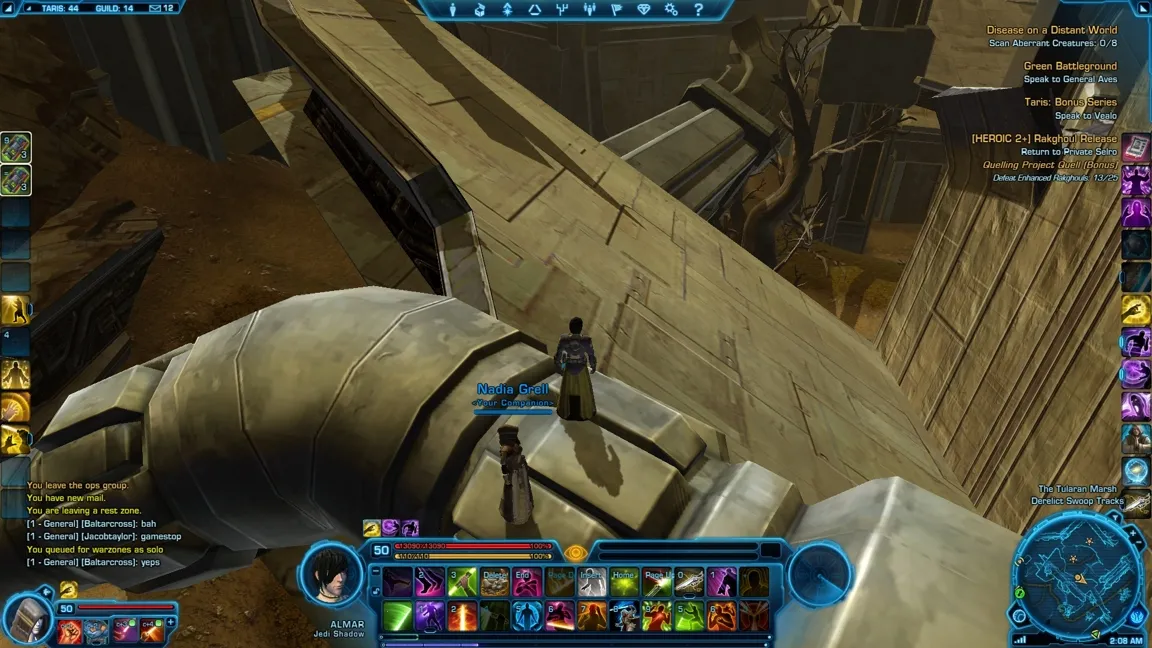The width and height of the screenshot is (1152, 648).
Task: Open the flag icon in the top menu
Action: pyautogui.click(x=617, y=10)
